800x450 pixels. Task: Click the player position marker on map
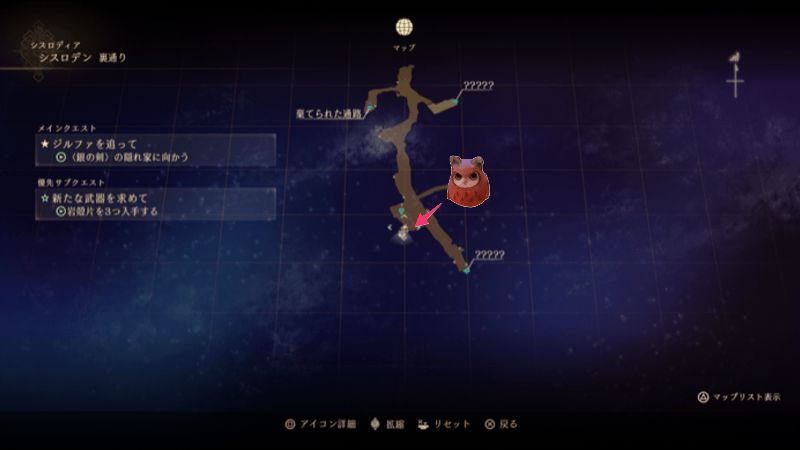403,233
